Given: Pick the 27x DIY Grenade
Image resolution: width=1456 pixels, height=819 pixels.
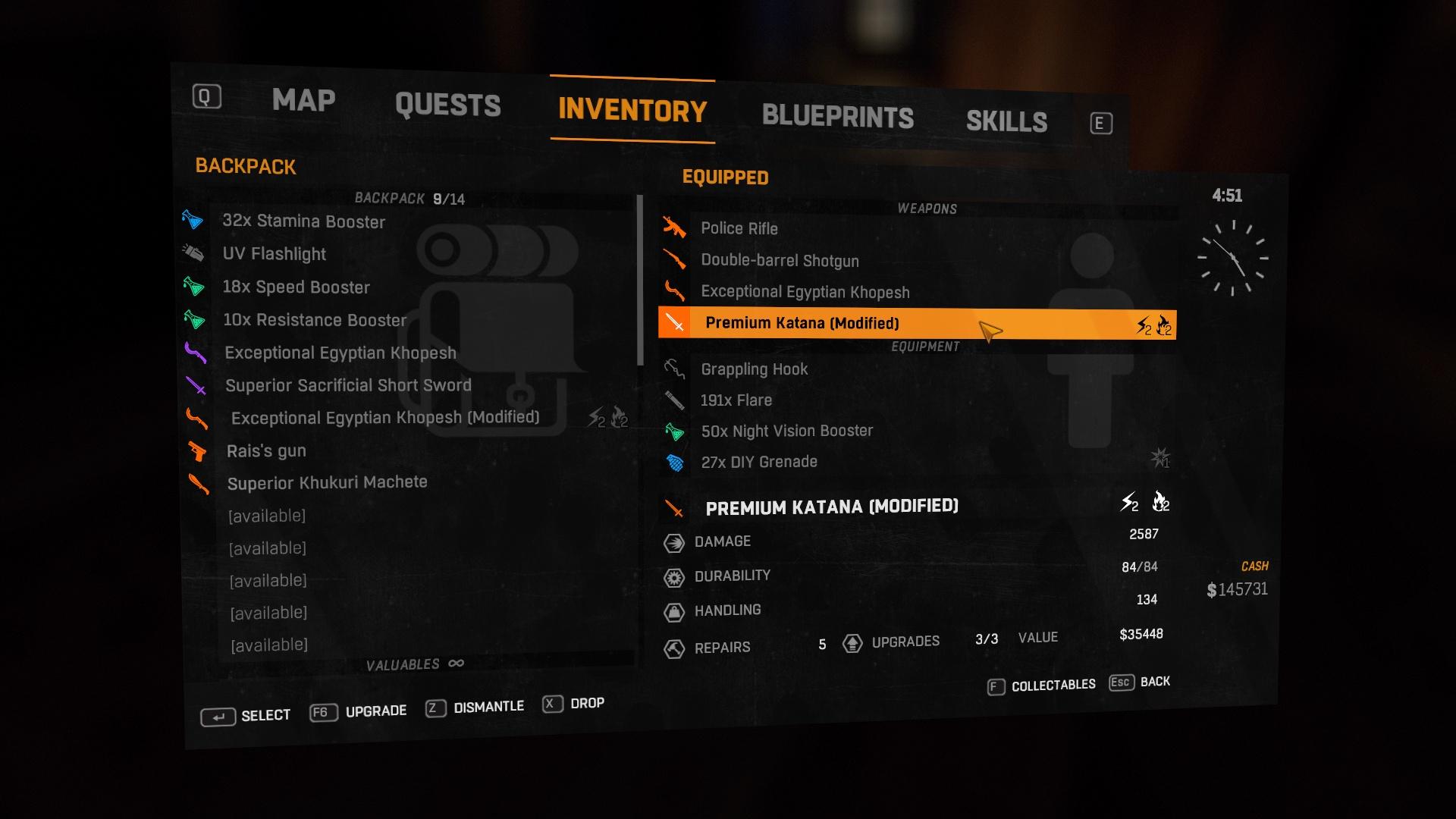Looking at the screenshot, I should point(758,463).
